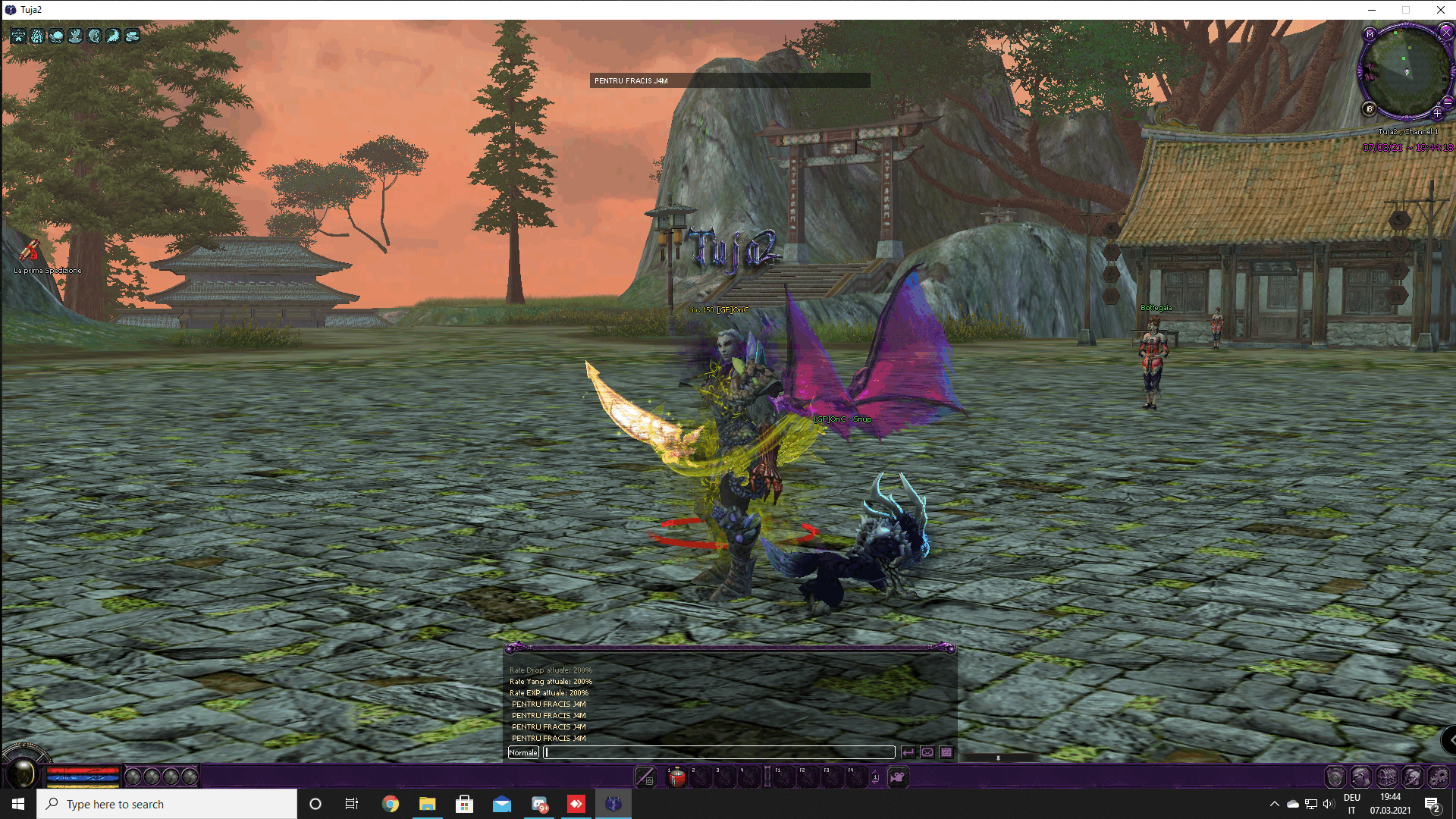Click the on-screen keyboard icon next to chat

(x=946, y=752)
